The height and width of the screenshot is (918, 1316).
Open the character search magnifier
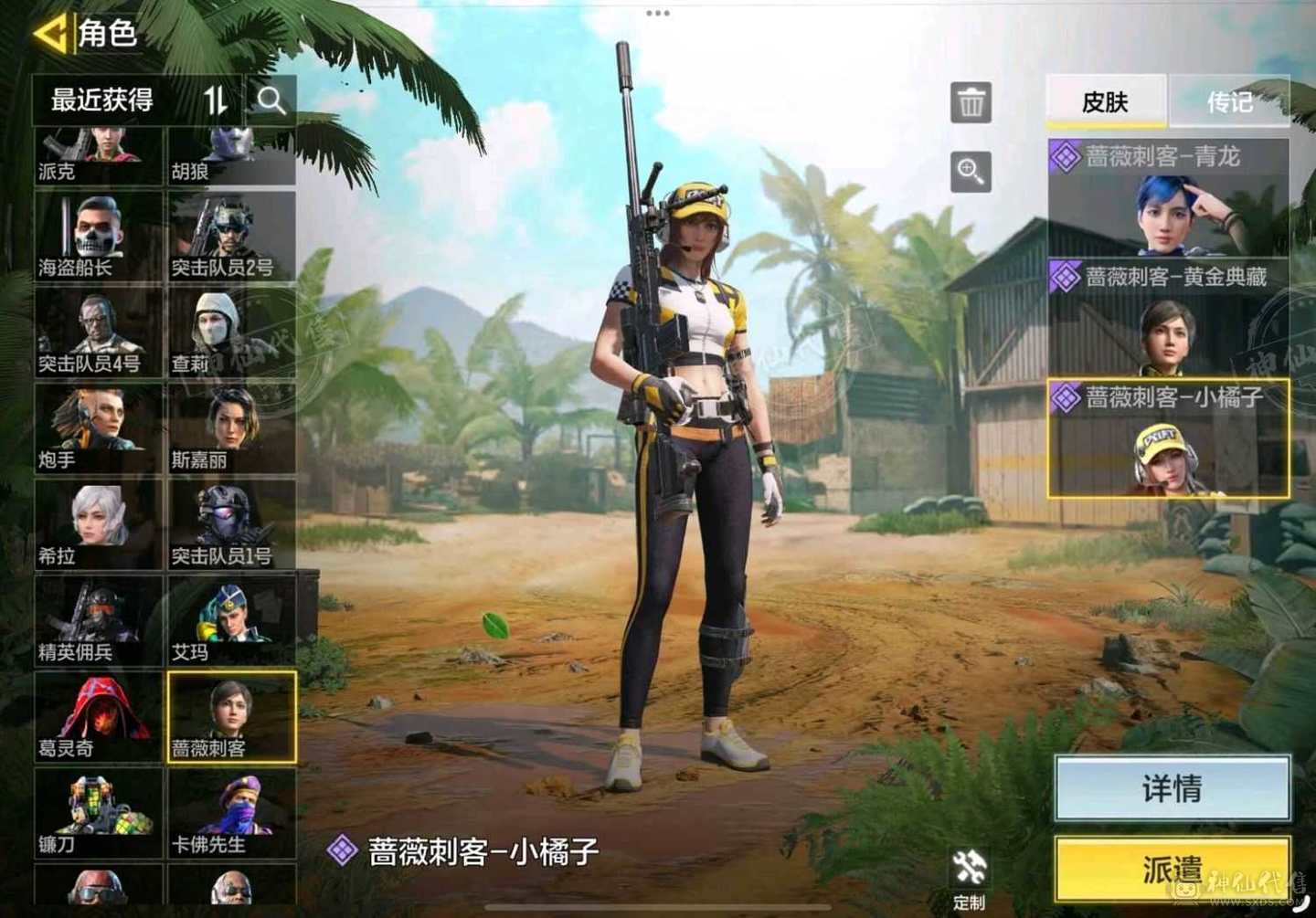[x=271, y=100]
